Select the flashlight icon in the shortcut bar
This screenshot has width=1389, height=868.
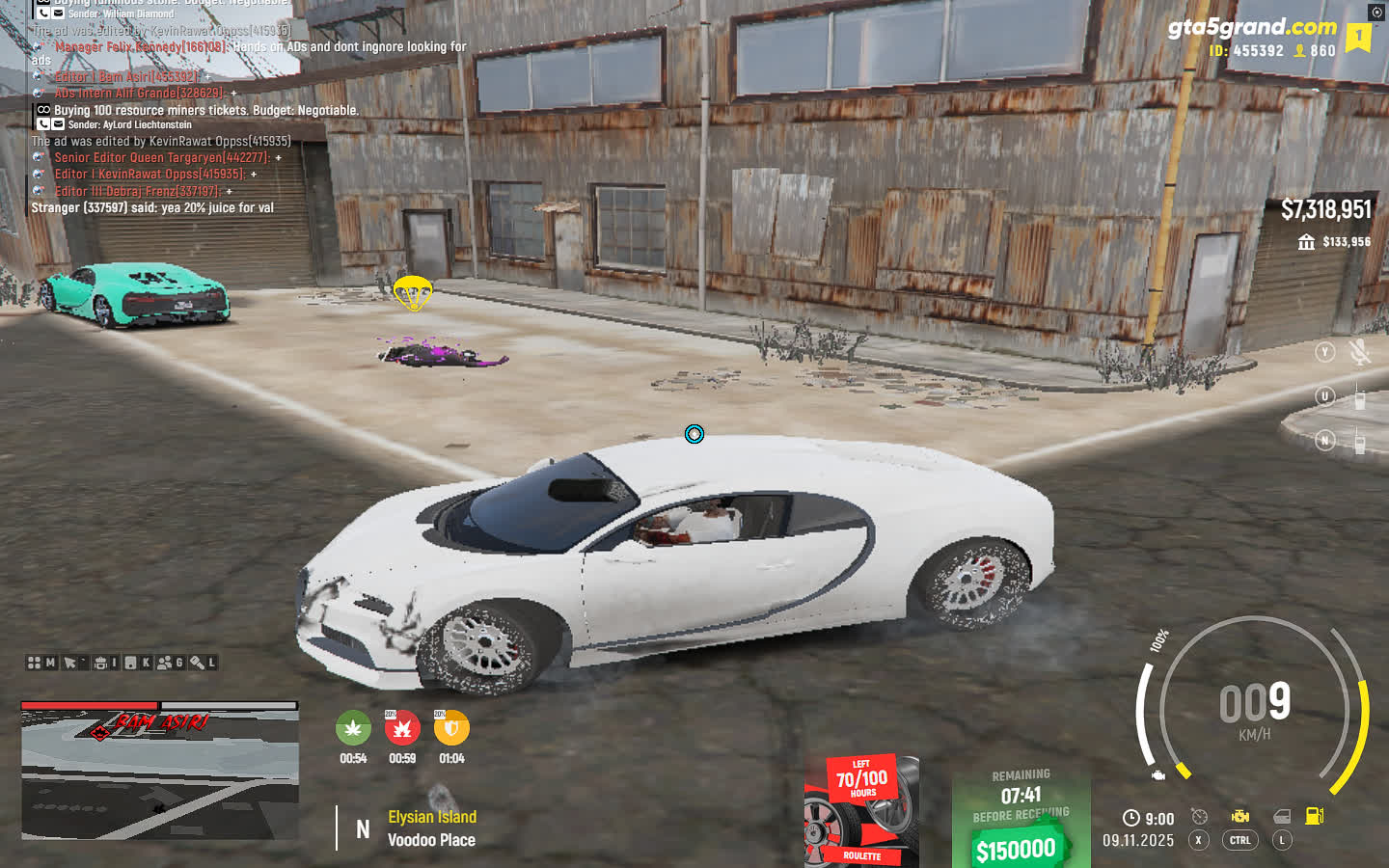click(x=197, y=663)
